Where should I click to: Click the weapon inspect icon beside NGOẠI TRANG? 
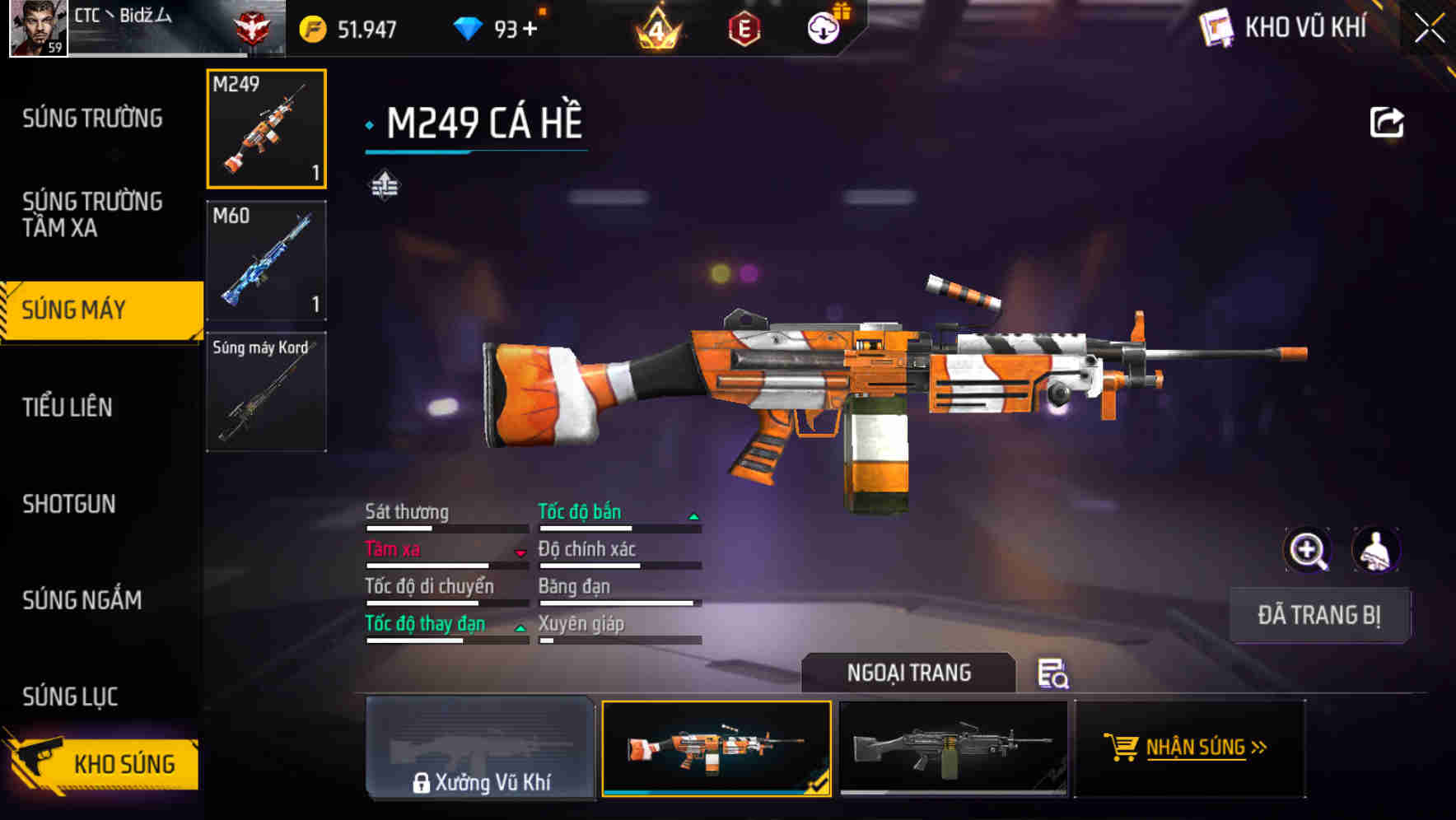[1055, 675]
